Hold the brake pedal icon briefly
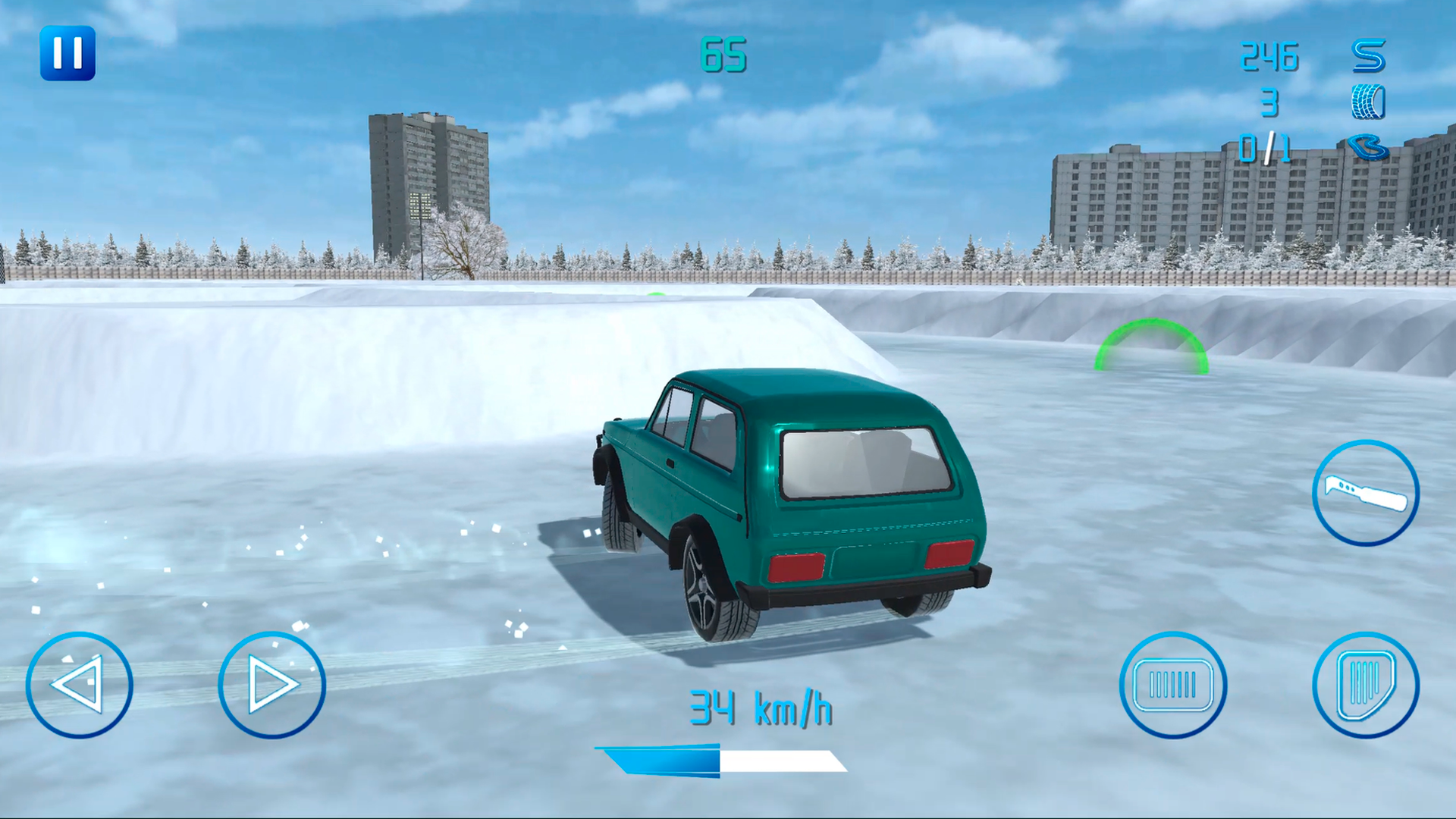The image size is (1456, 819). [x=1172, y=685]
